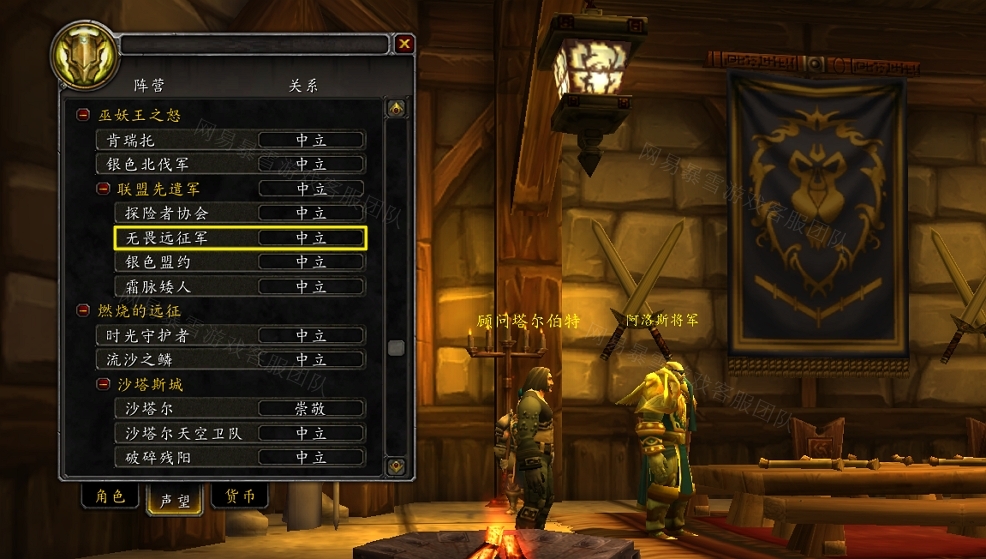Screen dimensions: 986x559
Task: Select the 银色北伐军 faction row
Action: coord(230,164)
